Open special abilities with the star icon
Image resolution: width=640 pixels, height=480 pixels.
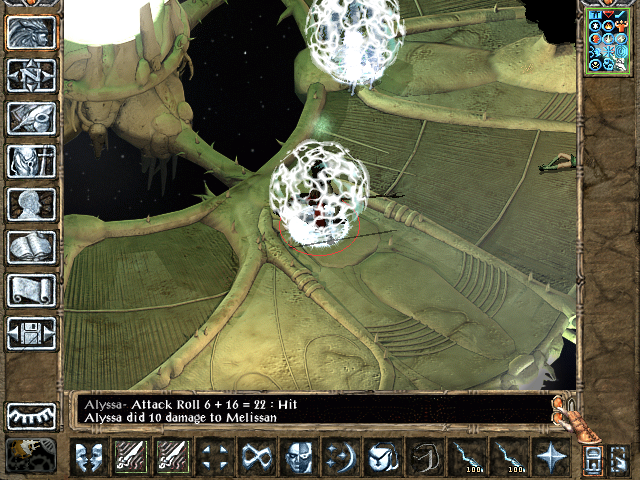(550, 457)
